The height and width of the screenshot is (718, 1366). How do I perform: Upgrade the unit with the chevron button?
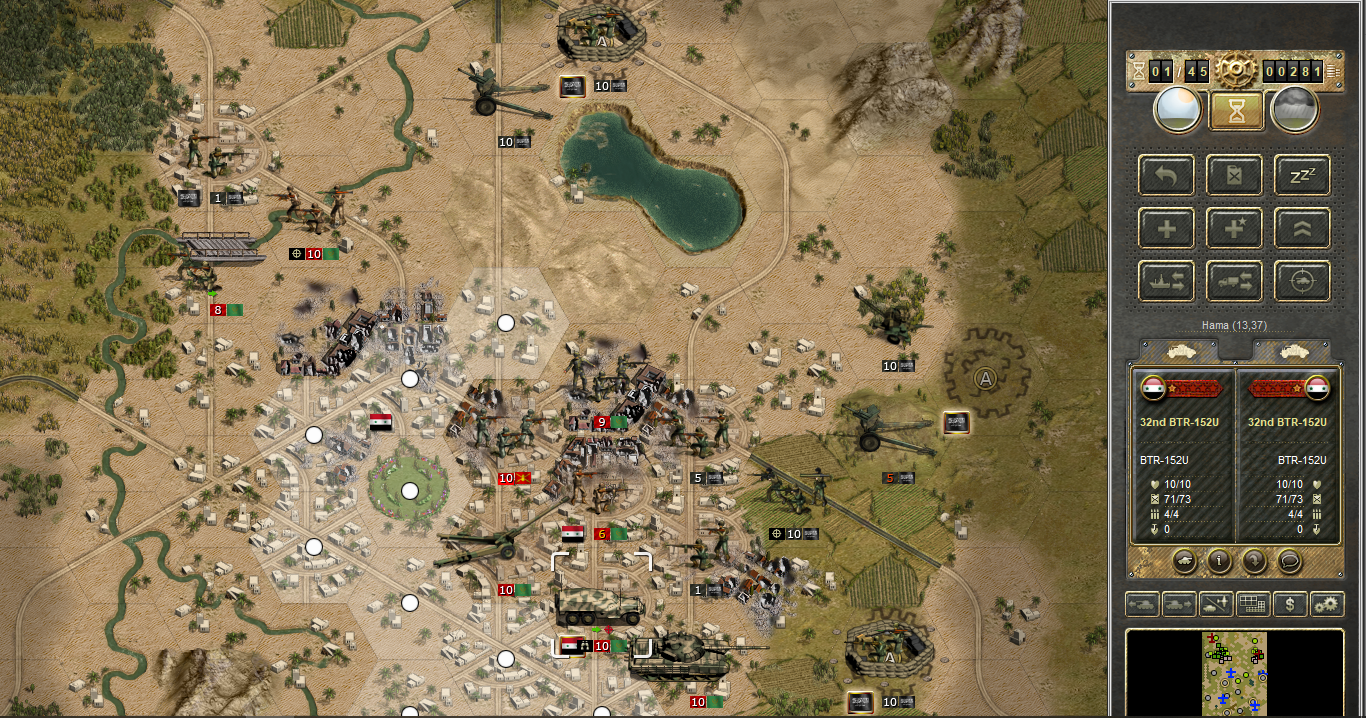pyautogui.click(x=1302, y=229)
